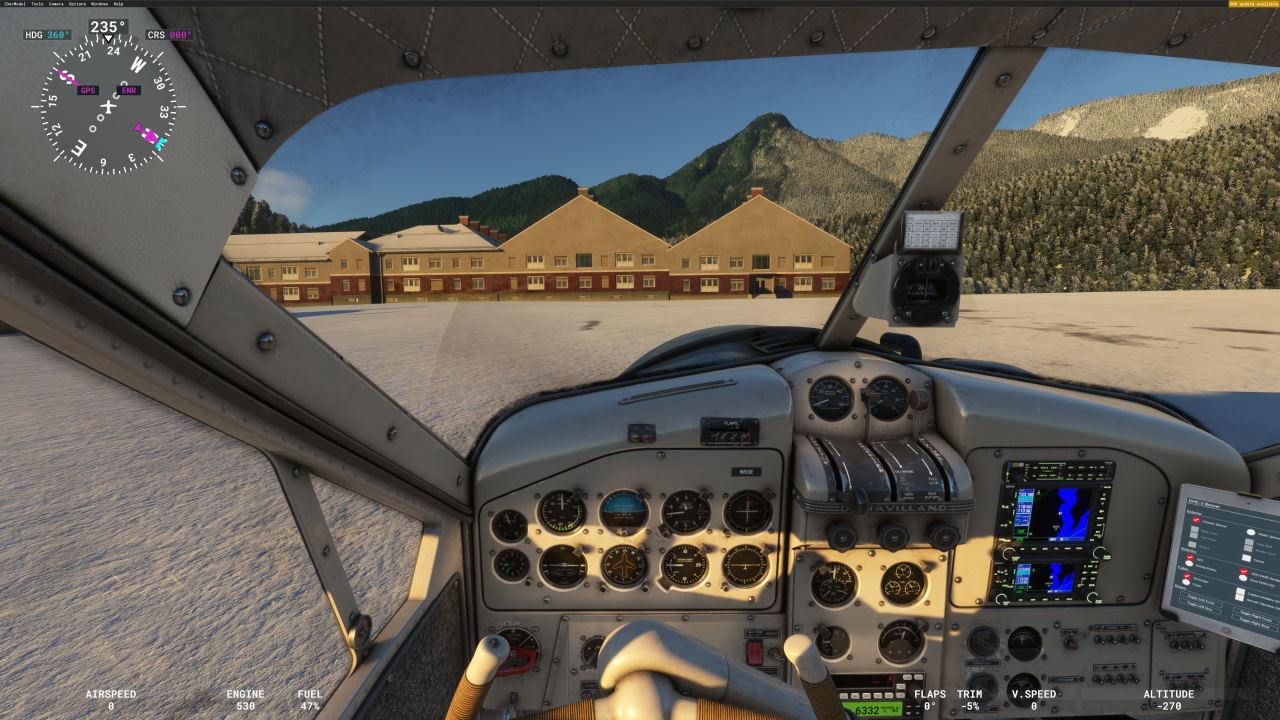Image resolution: width=1280 pixels, height=720 pixels.
Task: Select GPS avionics option on tablet
Action: coord(1190,557)
